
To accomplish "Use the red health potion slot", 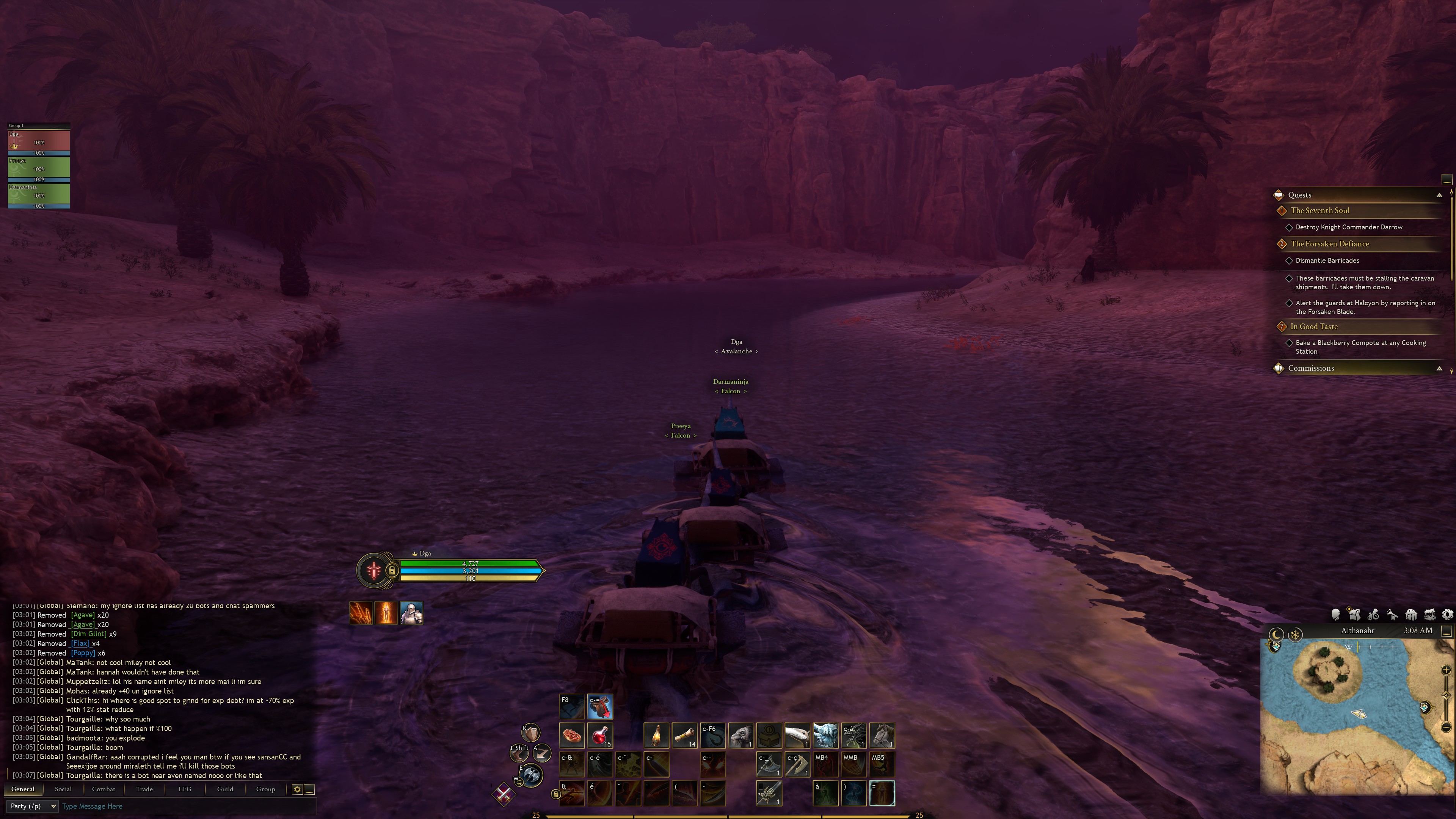I will click(x=600, y=736).
